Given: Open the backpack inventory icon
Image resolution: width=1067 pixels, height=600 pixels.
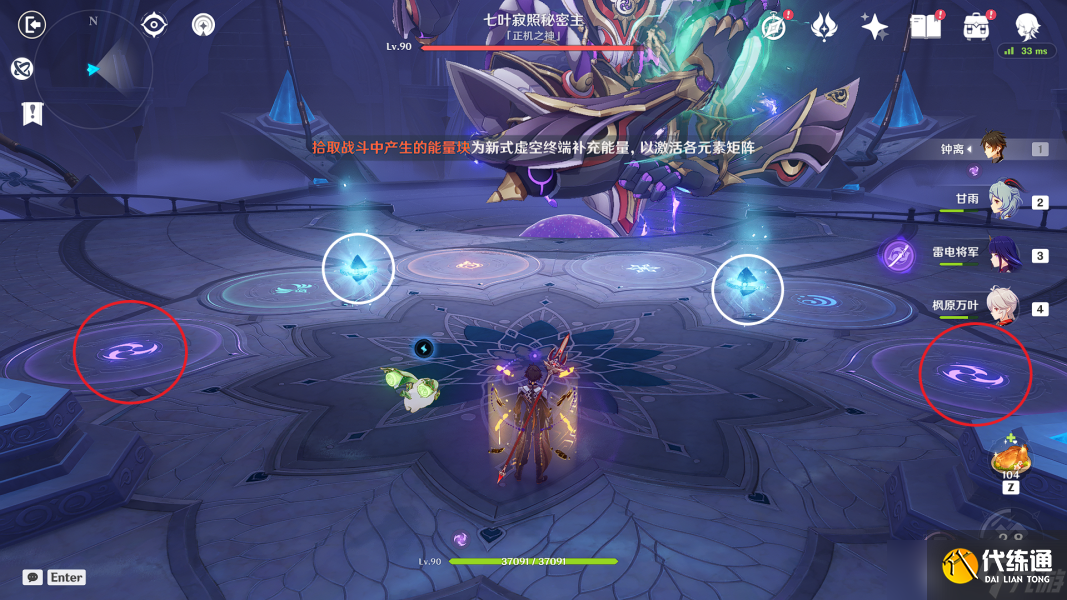Looking at the screenshot, I should pyautogui.click(x=976, y=27).
